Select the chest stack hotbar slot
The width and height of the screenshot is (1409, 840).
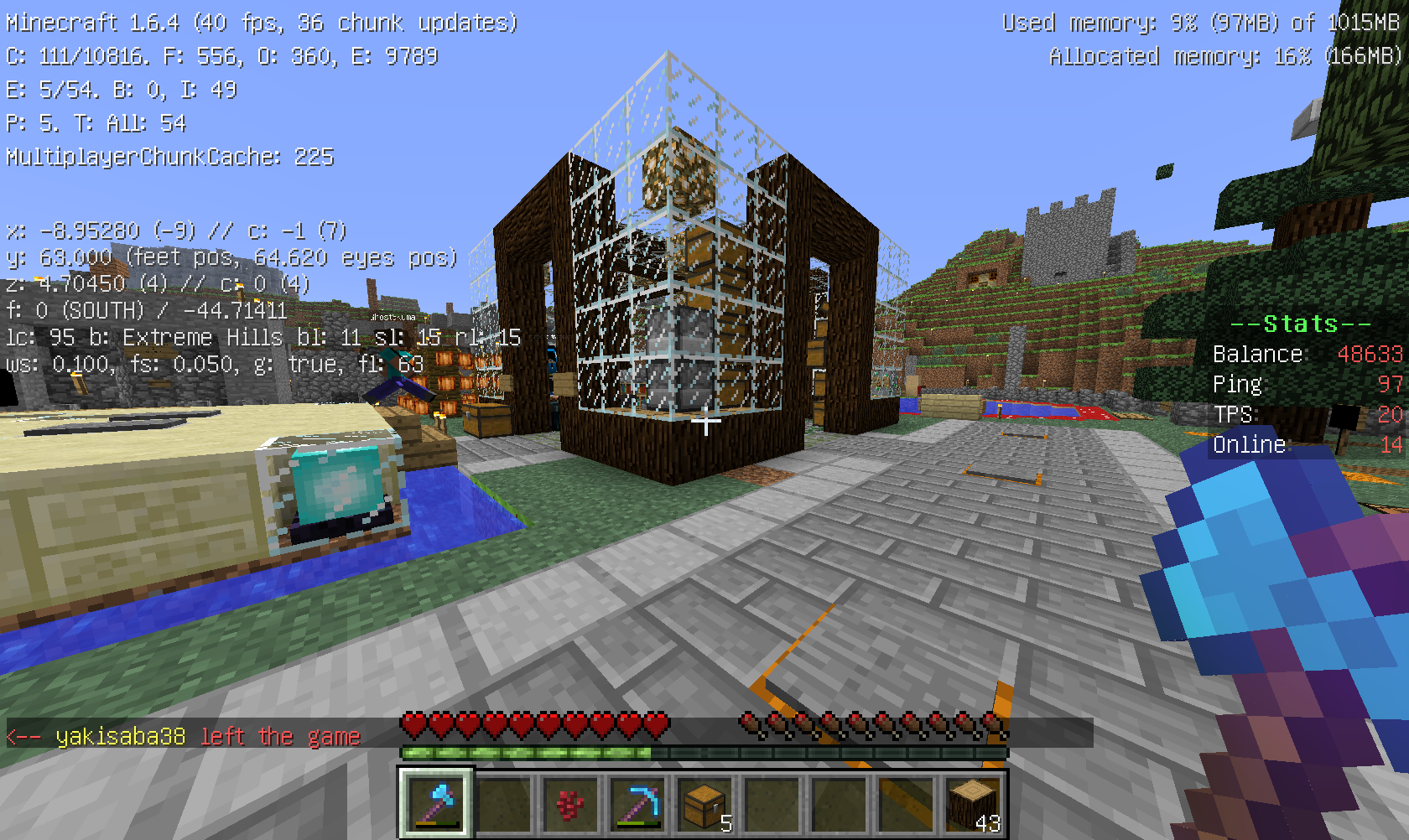[x=704, y=805]
